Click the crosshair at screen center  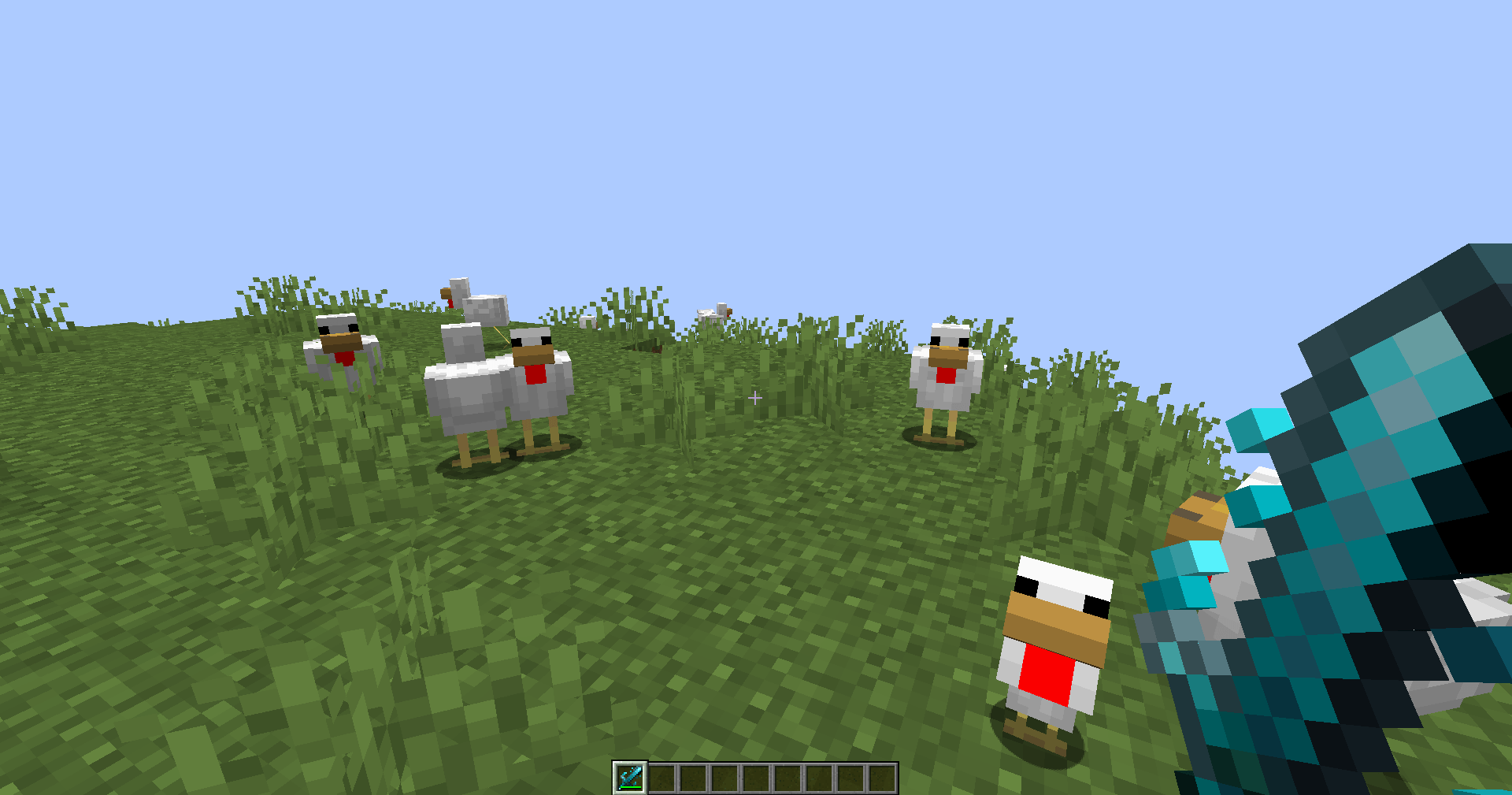tap(755, 399)
